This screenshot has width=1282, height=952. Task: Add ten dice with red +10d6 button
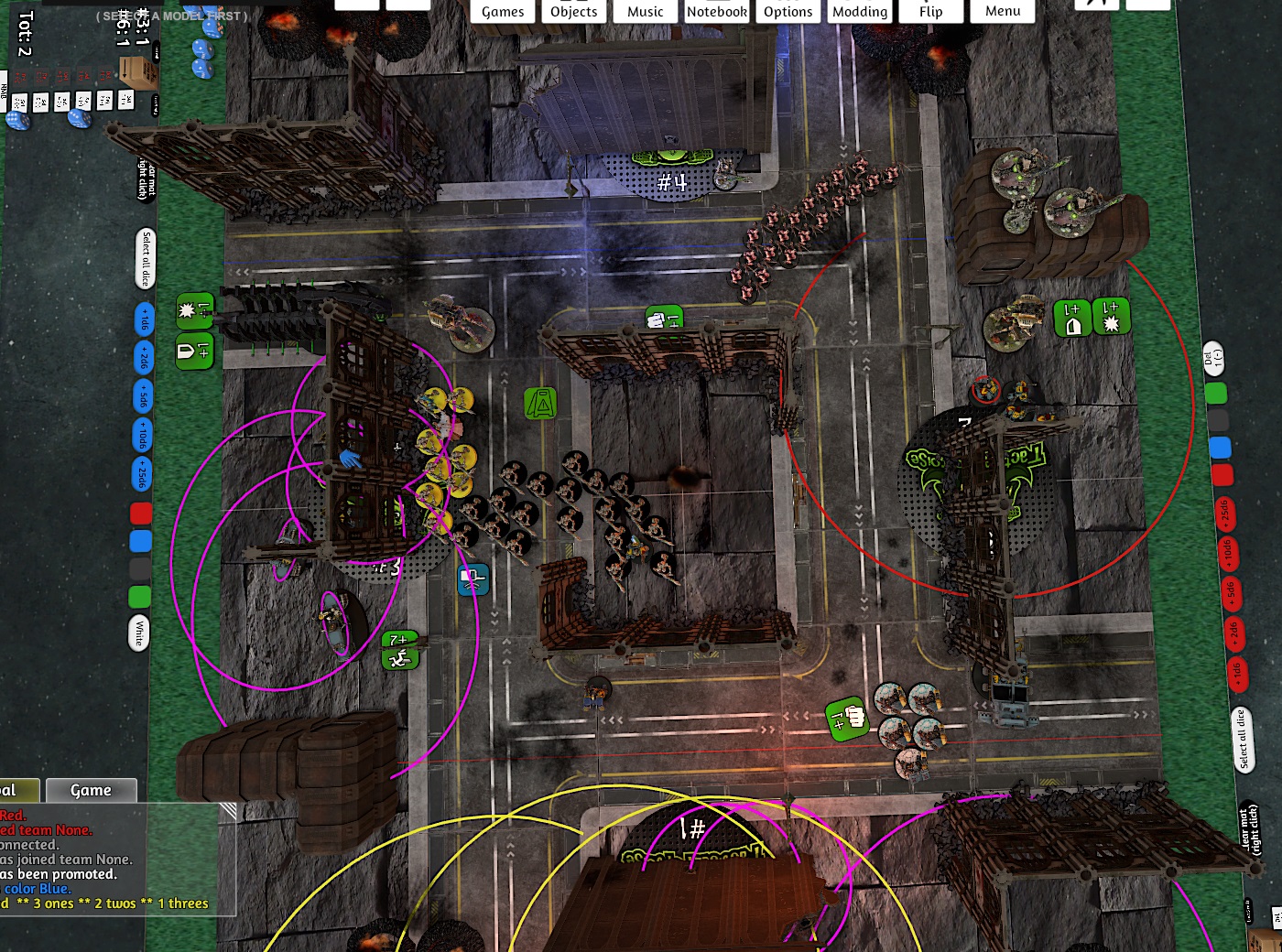pos(1227,554)
